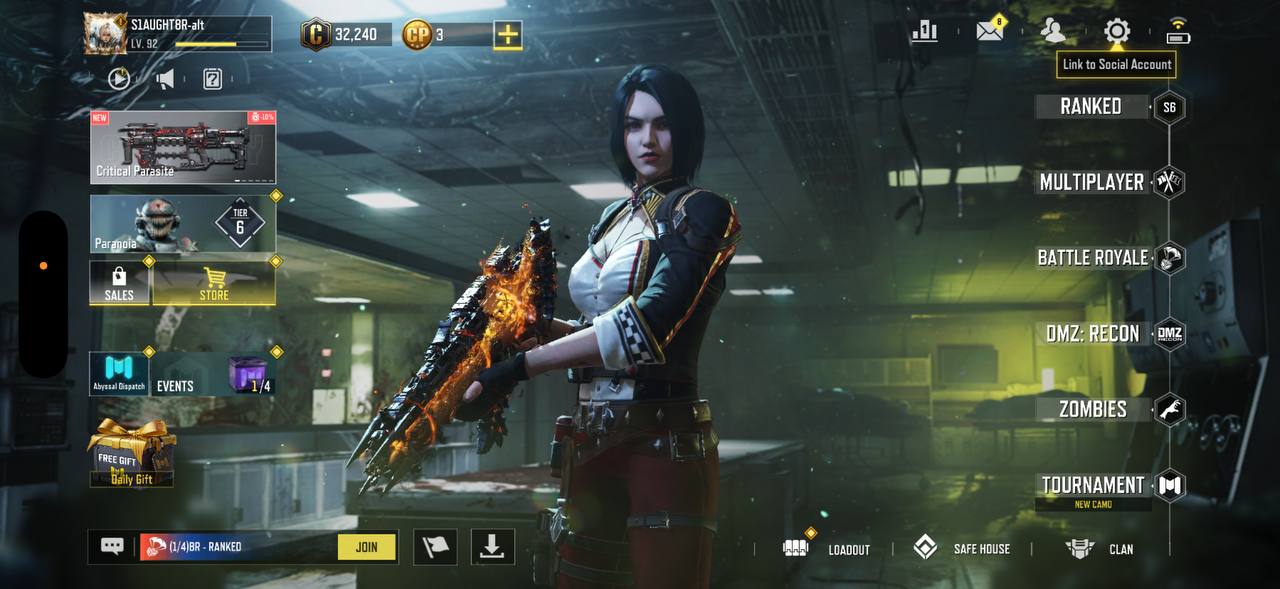The width and height of the screenshot is (1280, 589).
Task: Open the DMZ: Recon mode
Action: [x=1093, y=334]
